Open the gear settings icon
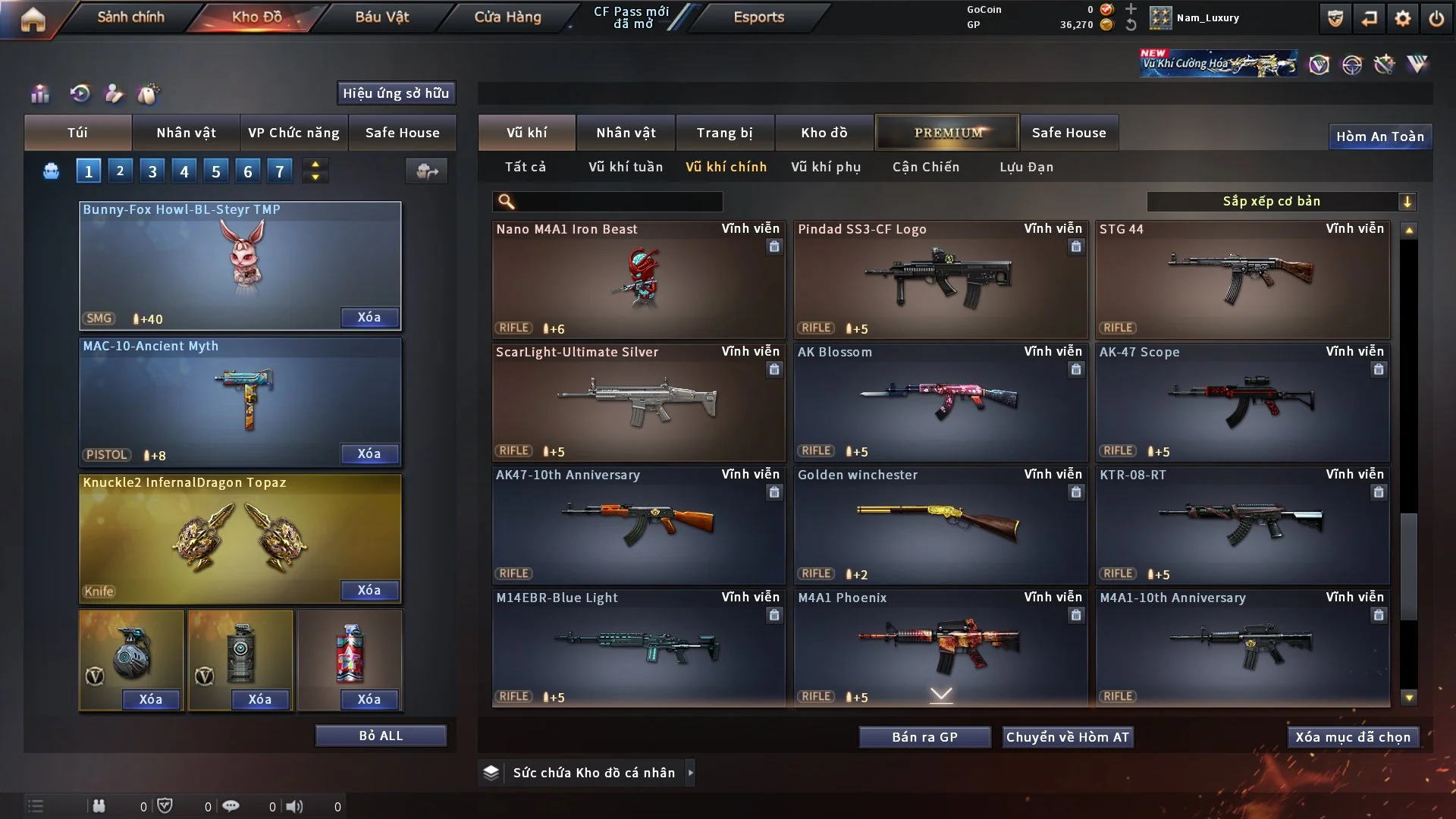The width and height of the screenshot is (1456, 819). [x=1402, y=18]
